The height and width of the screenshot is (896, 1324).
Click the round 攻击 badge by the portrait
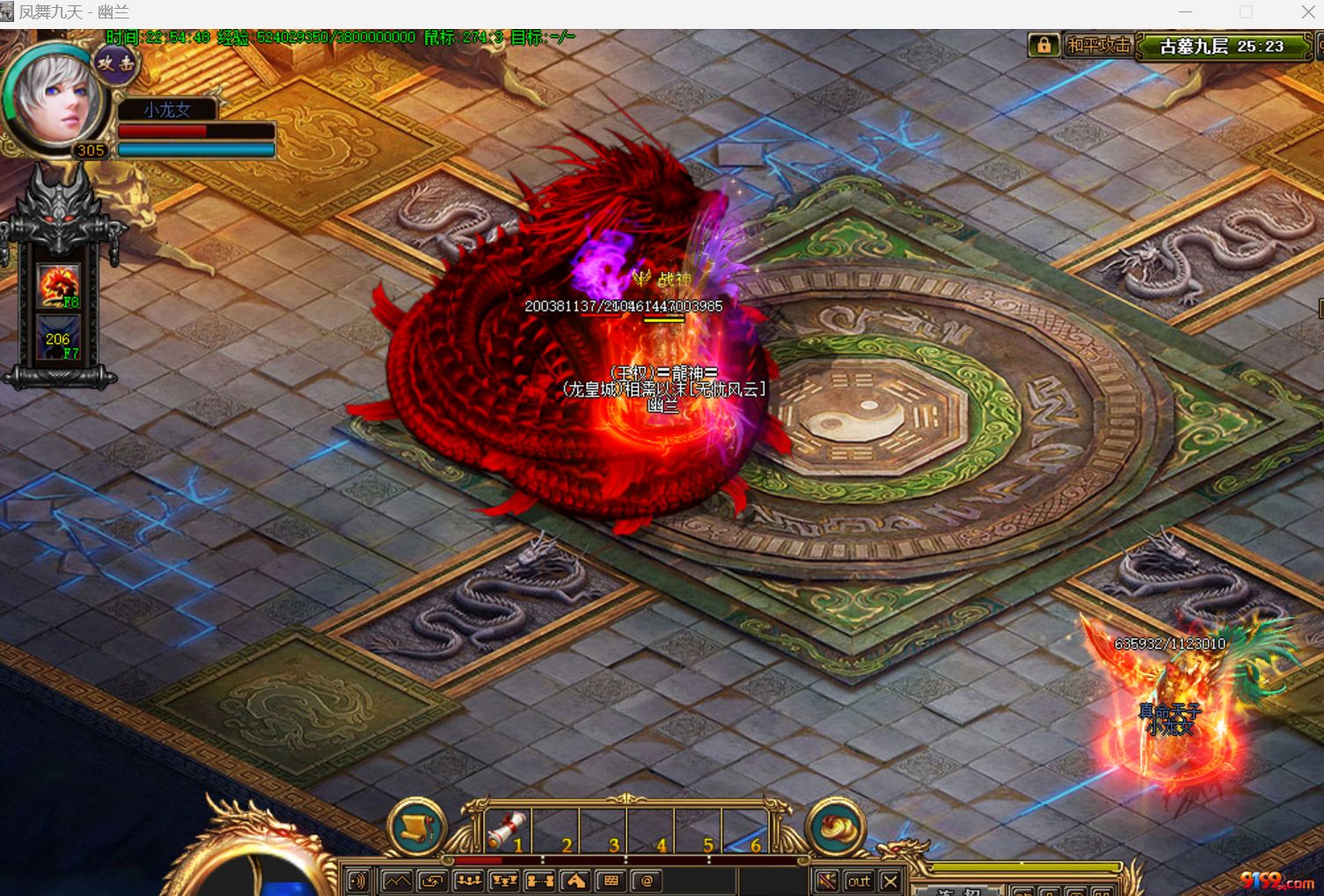pyautogui.click(x=116, y=62)
